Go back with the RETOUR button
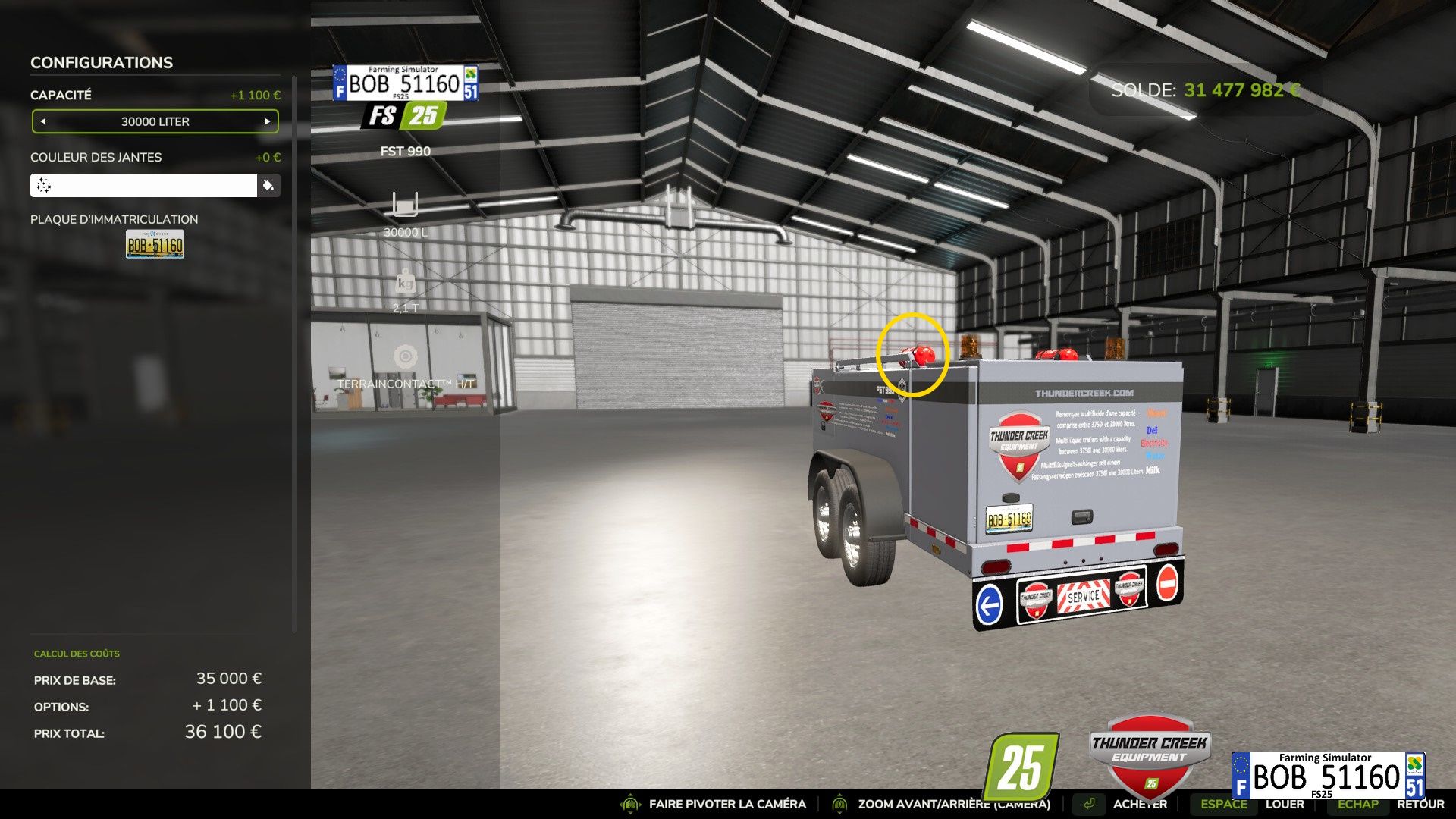 coord(1420,804)
